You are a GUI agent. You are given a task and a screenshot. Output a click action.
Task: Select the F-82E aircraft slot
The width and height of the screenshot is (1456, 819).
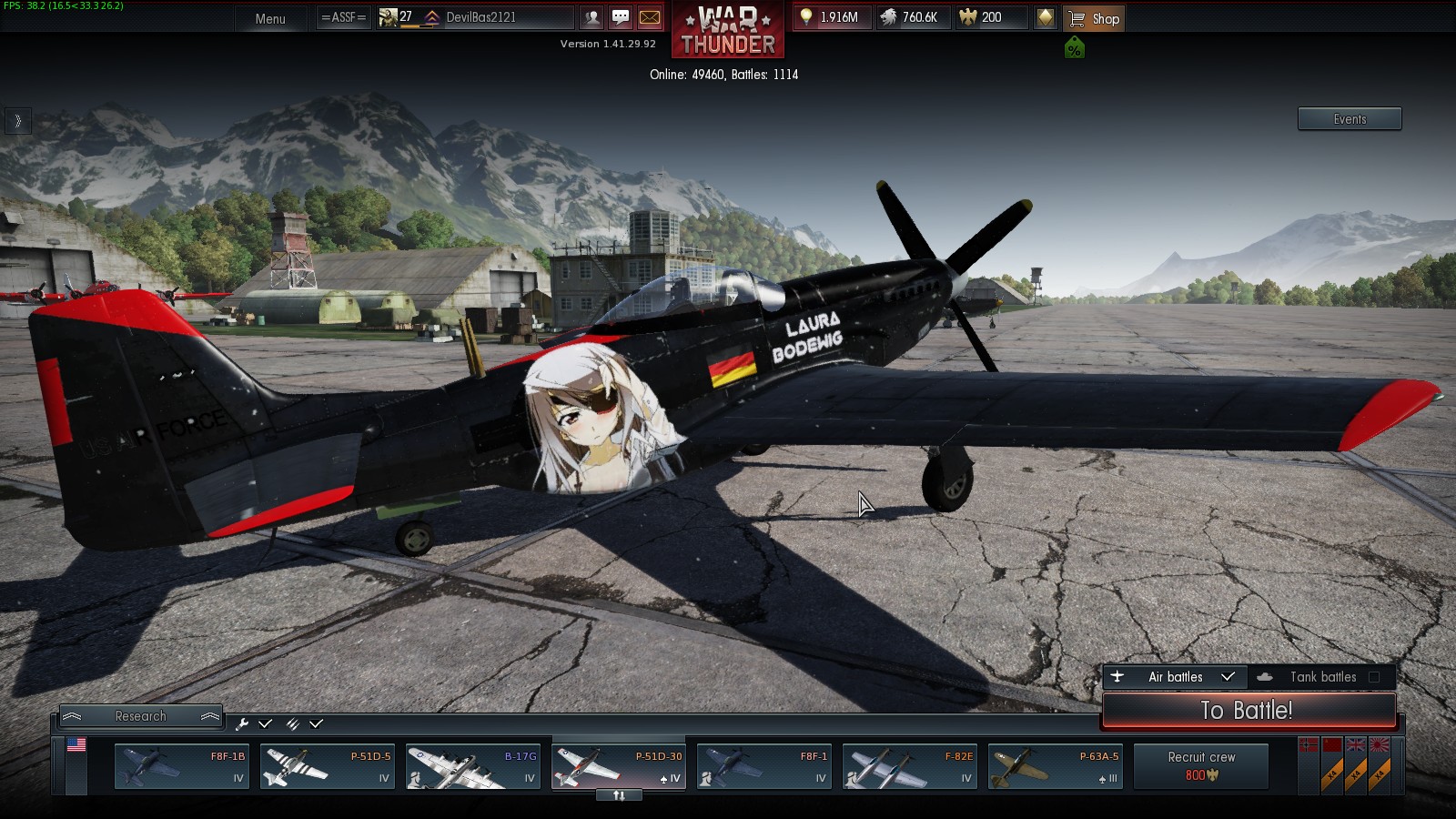tap(910, 766)
